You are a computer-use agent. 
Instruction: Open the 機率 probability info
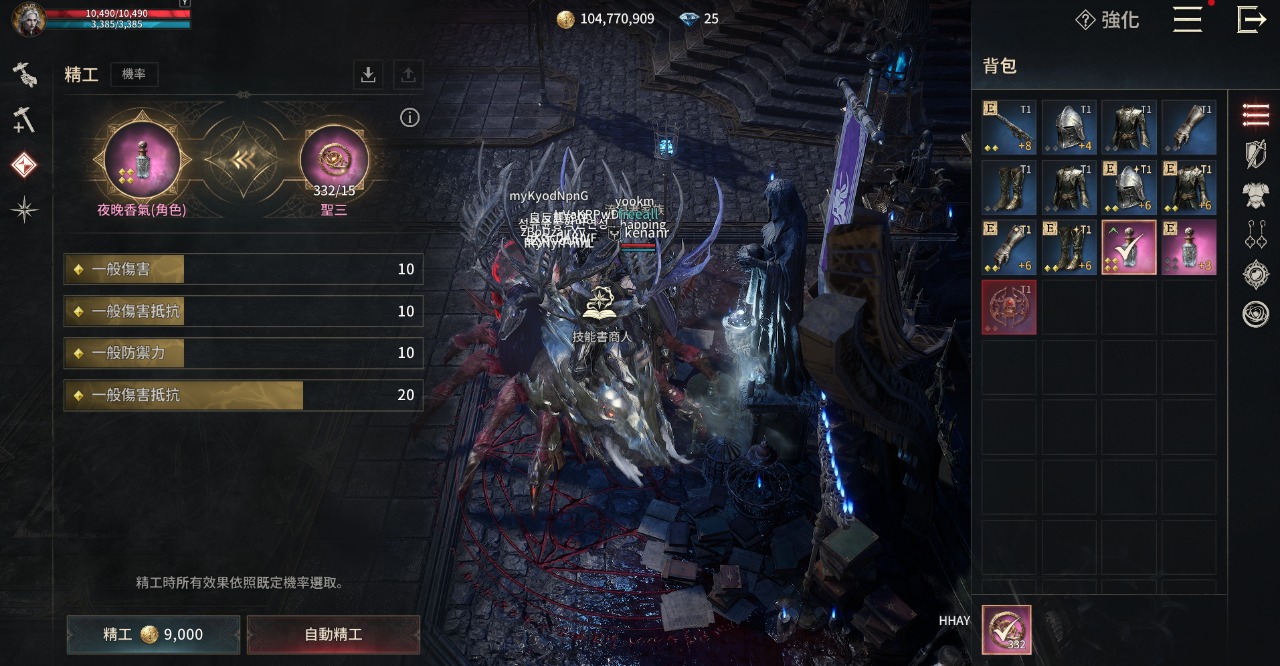(134, 74)
